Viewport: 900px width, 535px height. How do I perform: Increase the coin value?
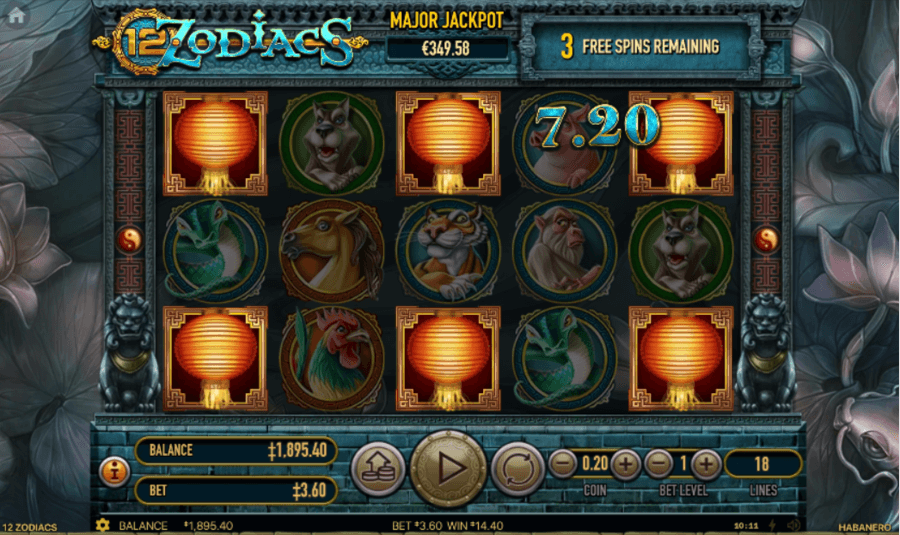(625, 464)
